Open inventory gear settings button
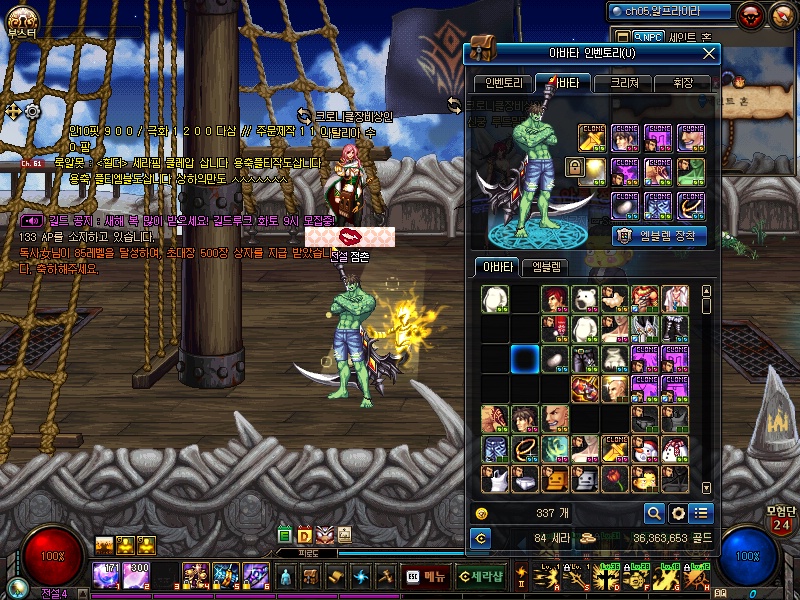The width and height of the screenshot is (800, 600). pyautogui.click(x=678, y=513)
